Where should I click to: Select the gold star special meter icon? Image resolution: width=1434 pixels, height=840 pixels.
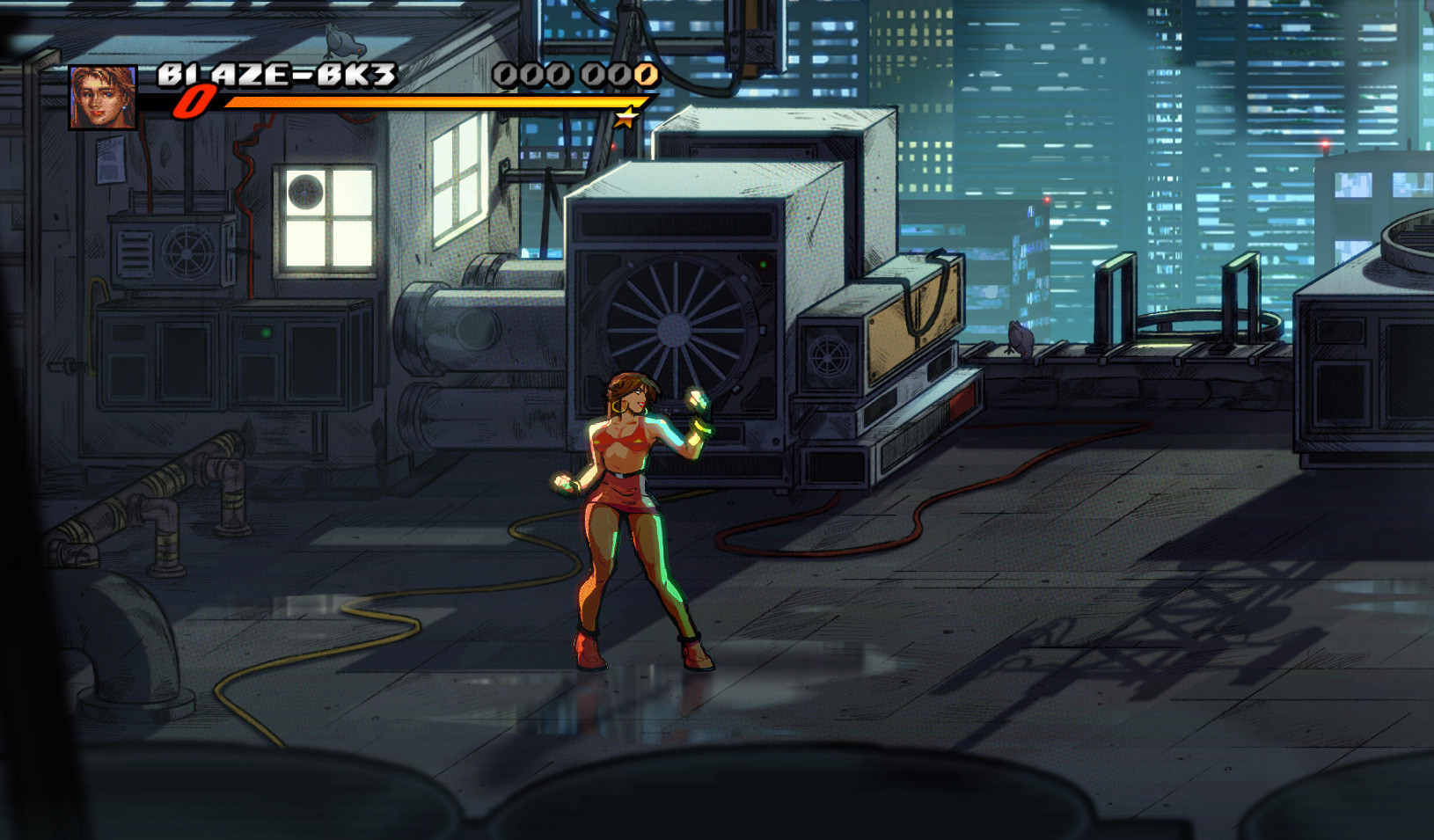626,118
